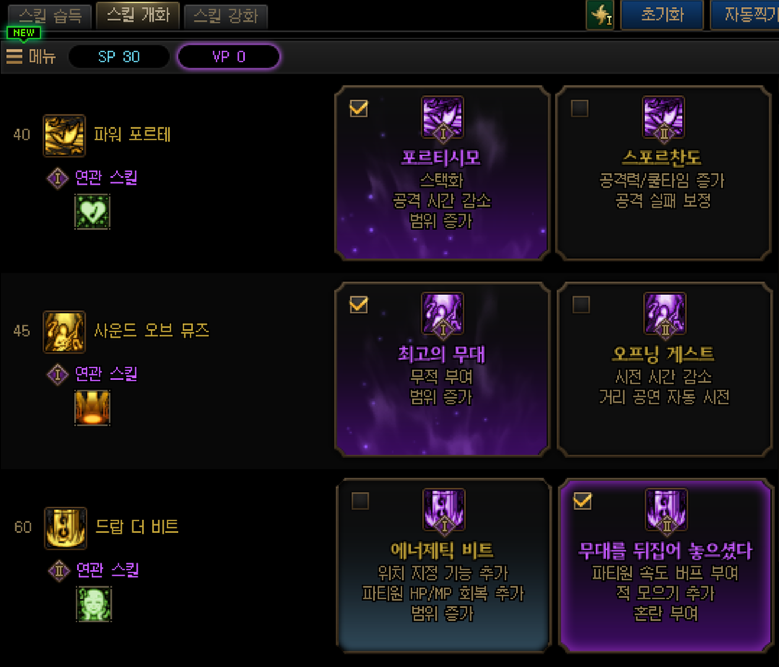
Task: Uncheck the 무대를 뒤집어 놓으셨다 checkbox
Action: coord(582,501)
